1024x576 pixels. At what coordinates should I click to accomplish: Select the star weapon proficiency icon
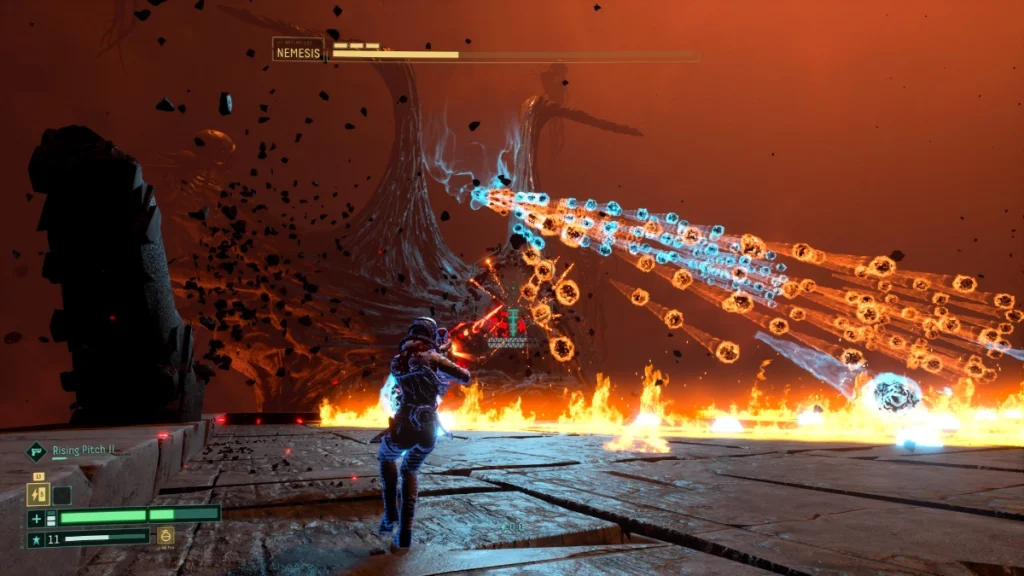pos(36,538)
